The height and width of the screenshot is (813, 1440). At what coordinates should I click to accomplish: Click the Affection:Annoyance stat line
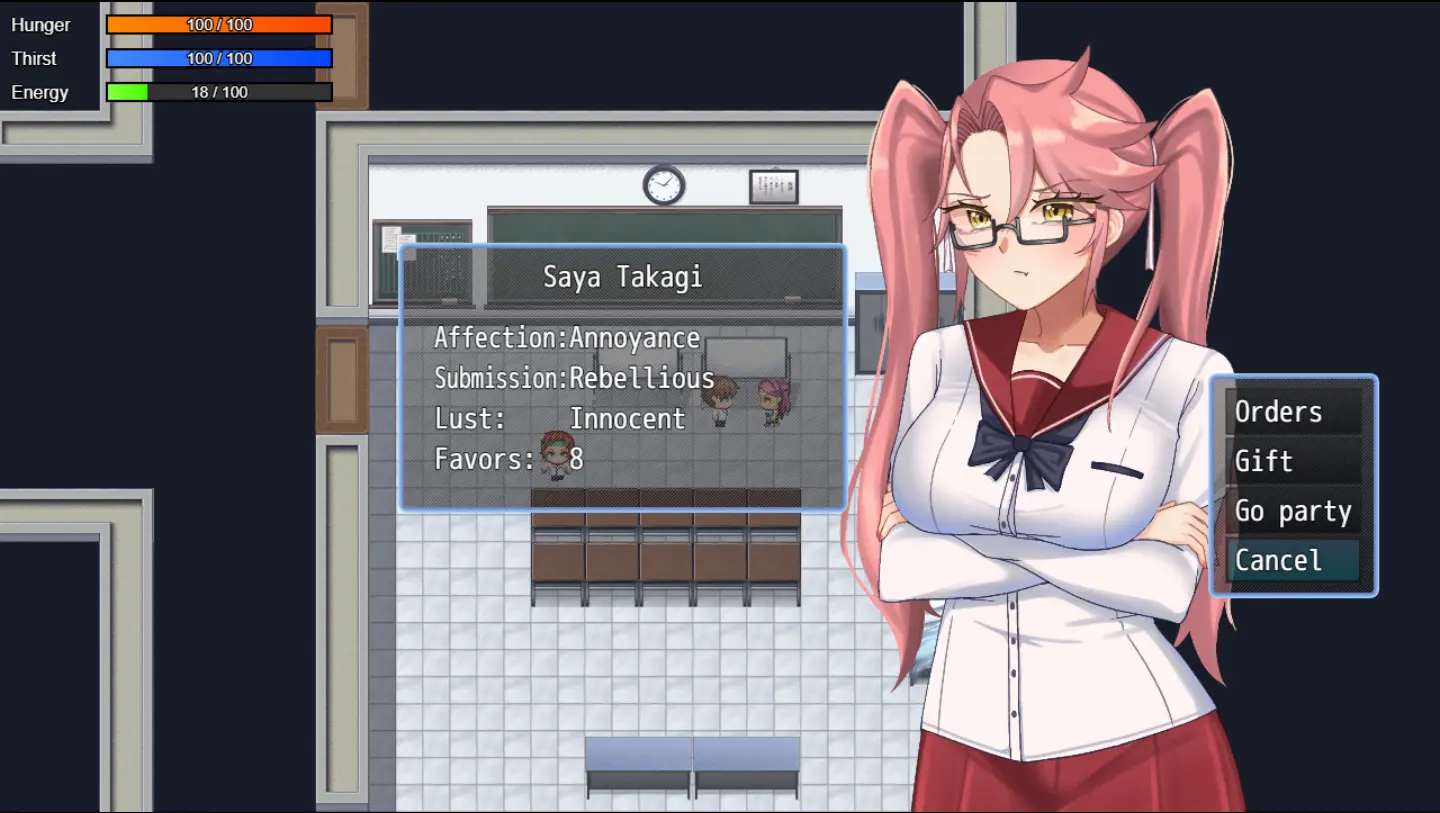point(567,338)
